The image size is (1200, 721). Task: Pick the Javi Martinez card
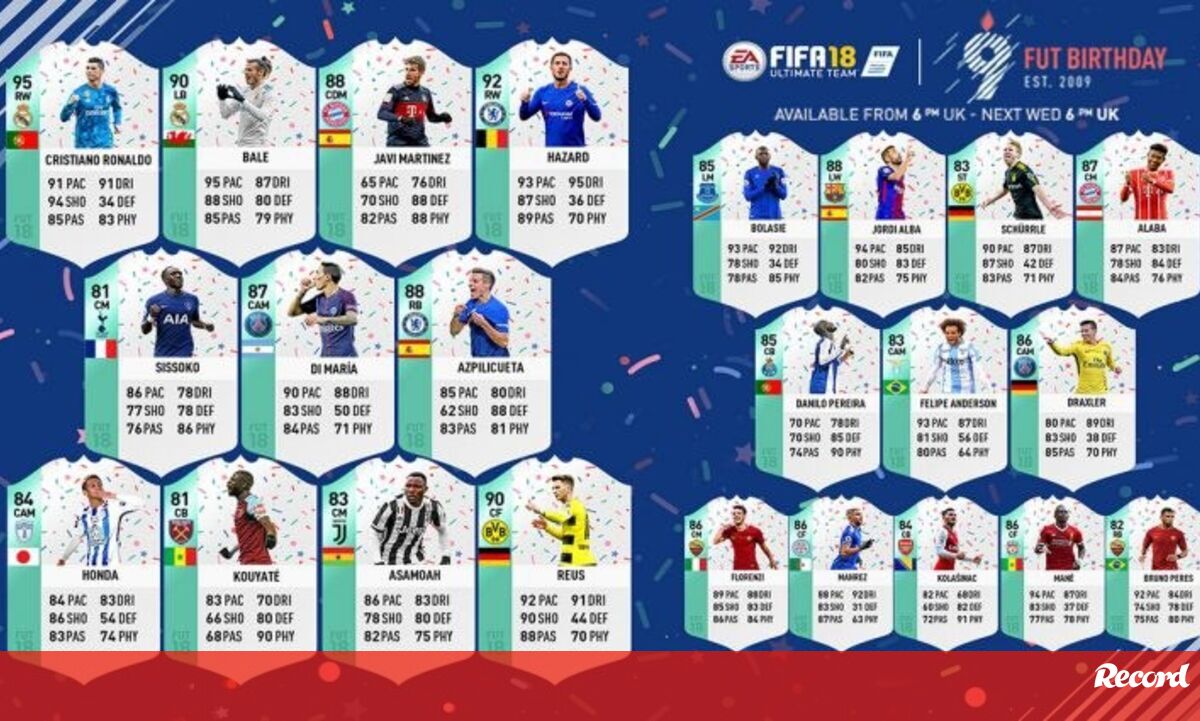click(395, 150)
